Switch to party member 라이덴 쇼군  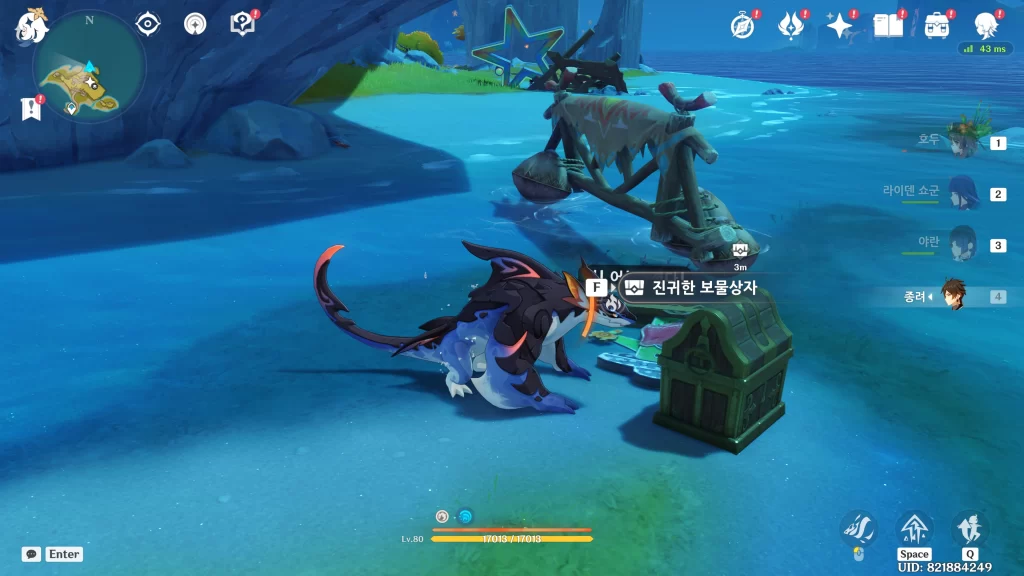(x=962, y=193)
